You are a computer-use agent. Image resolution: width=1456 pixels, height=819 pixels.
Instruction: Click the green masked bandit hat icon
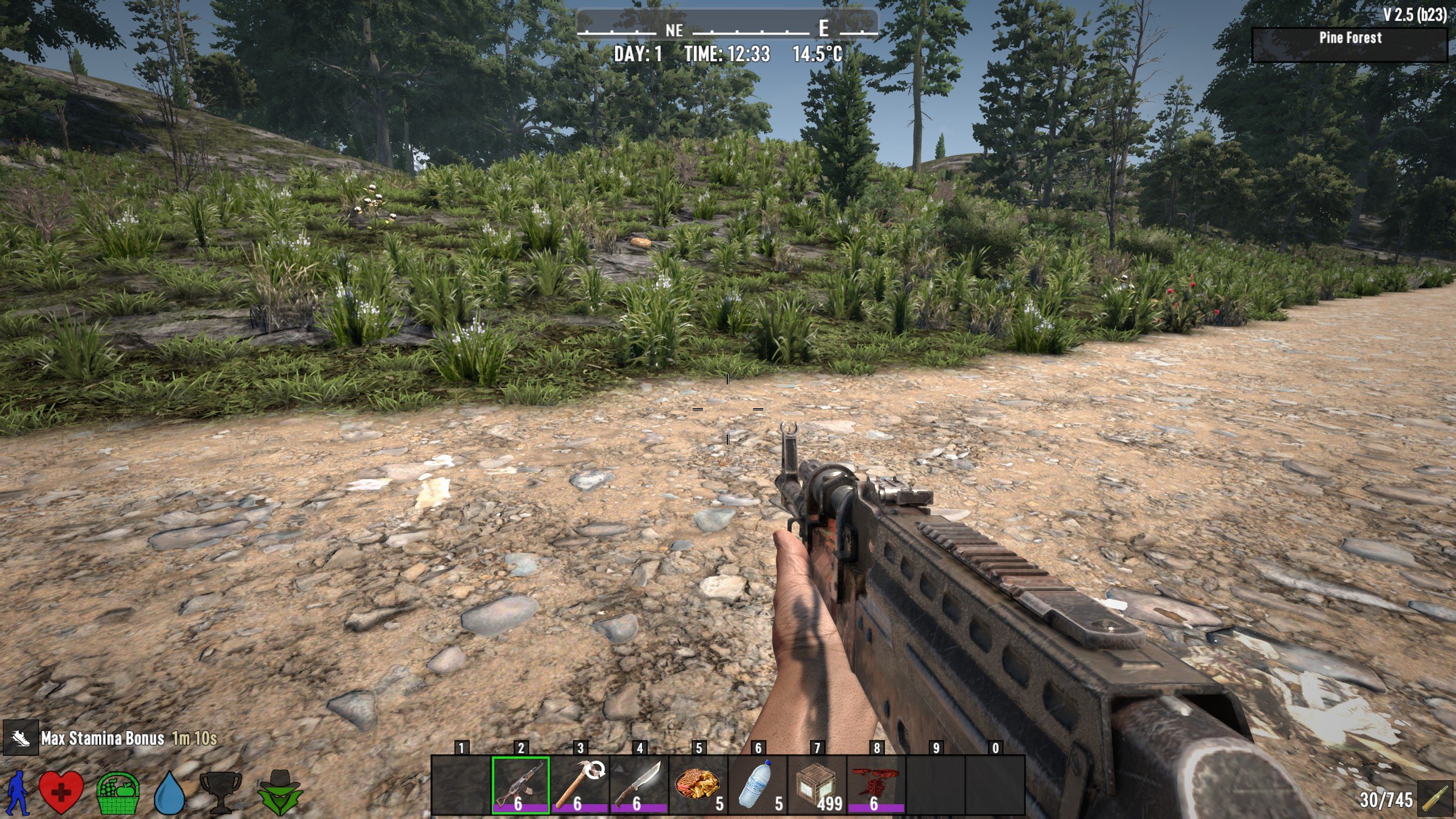coord(280,792)
